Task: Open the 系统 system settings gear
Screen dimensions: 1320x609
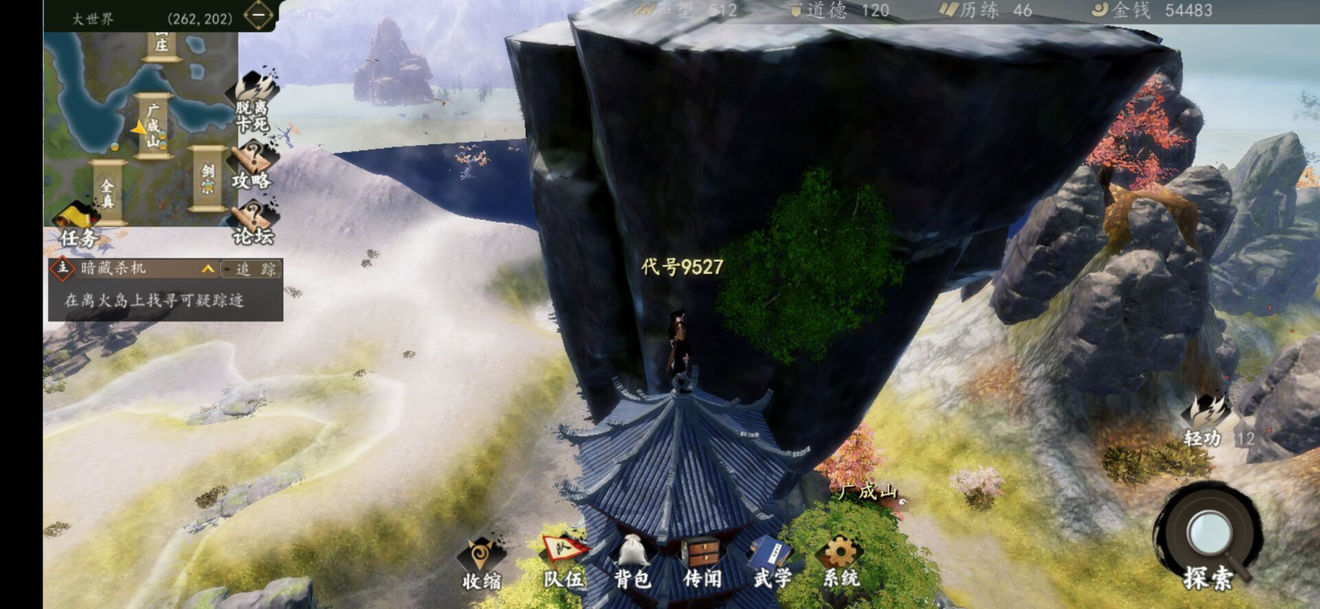Action: 840,563
